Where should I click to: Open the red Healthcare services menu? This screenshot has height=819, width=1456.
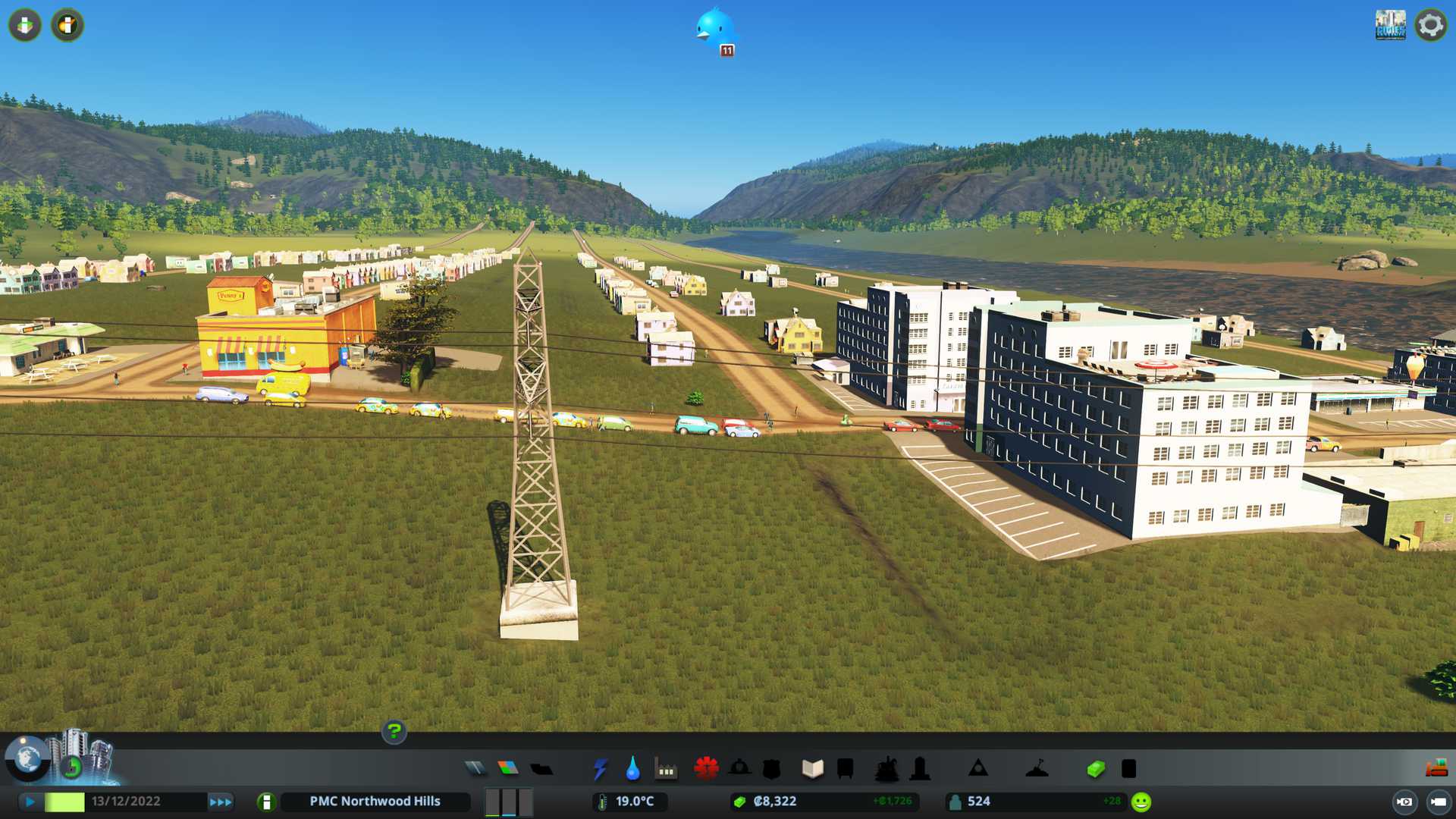706,769
